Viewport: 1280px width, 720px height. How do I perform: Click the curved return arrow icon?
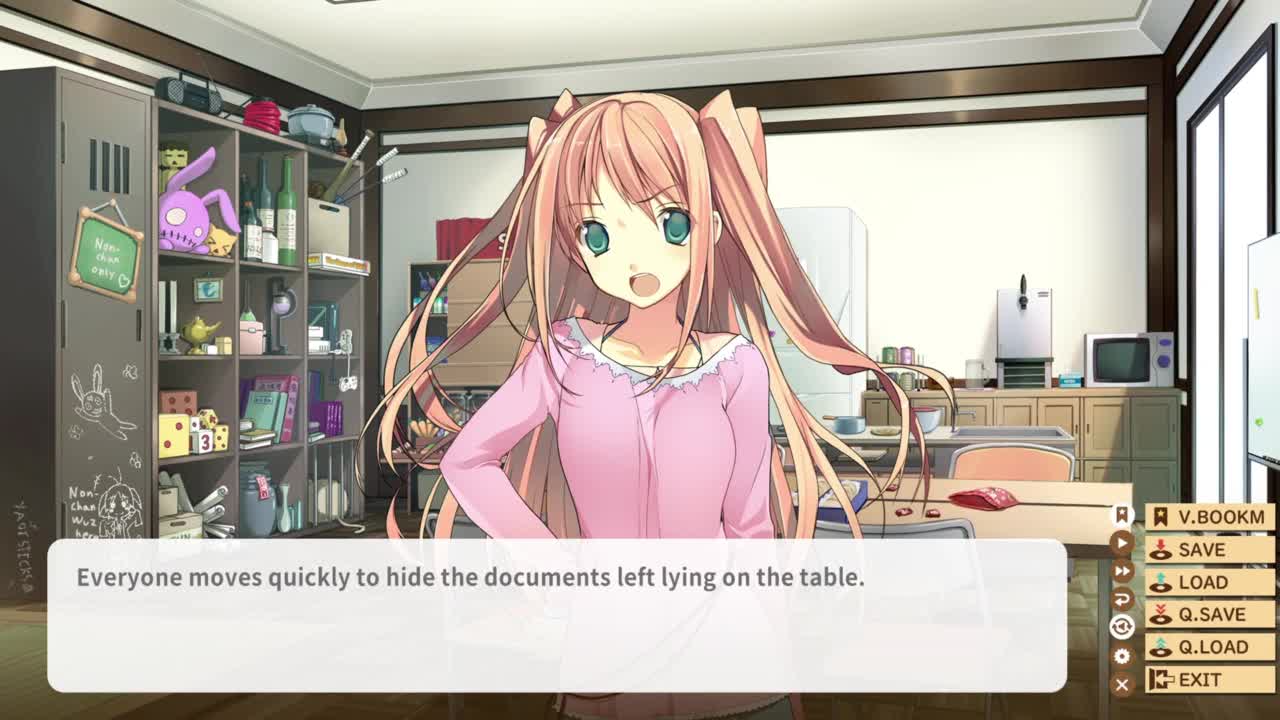tap(1122, 599)
